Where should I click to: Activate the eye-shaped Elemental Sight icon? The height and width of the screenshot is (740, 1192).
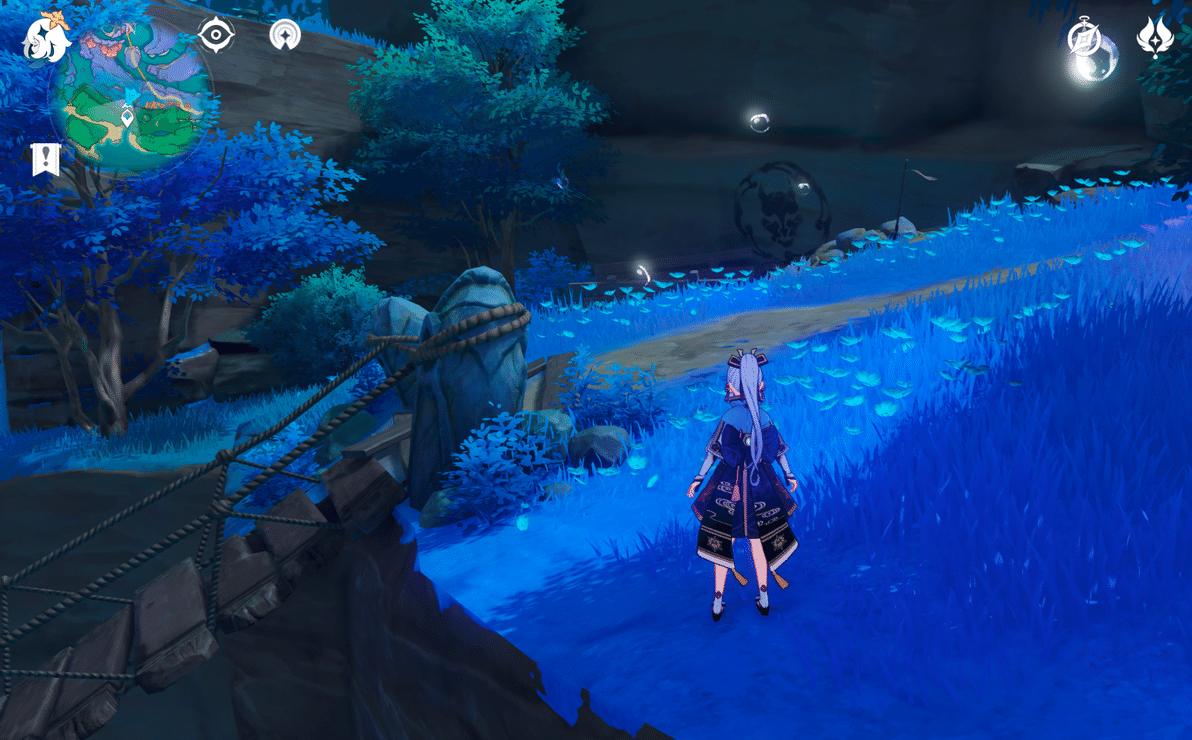(x=215, y=35)
